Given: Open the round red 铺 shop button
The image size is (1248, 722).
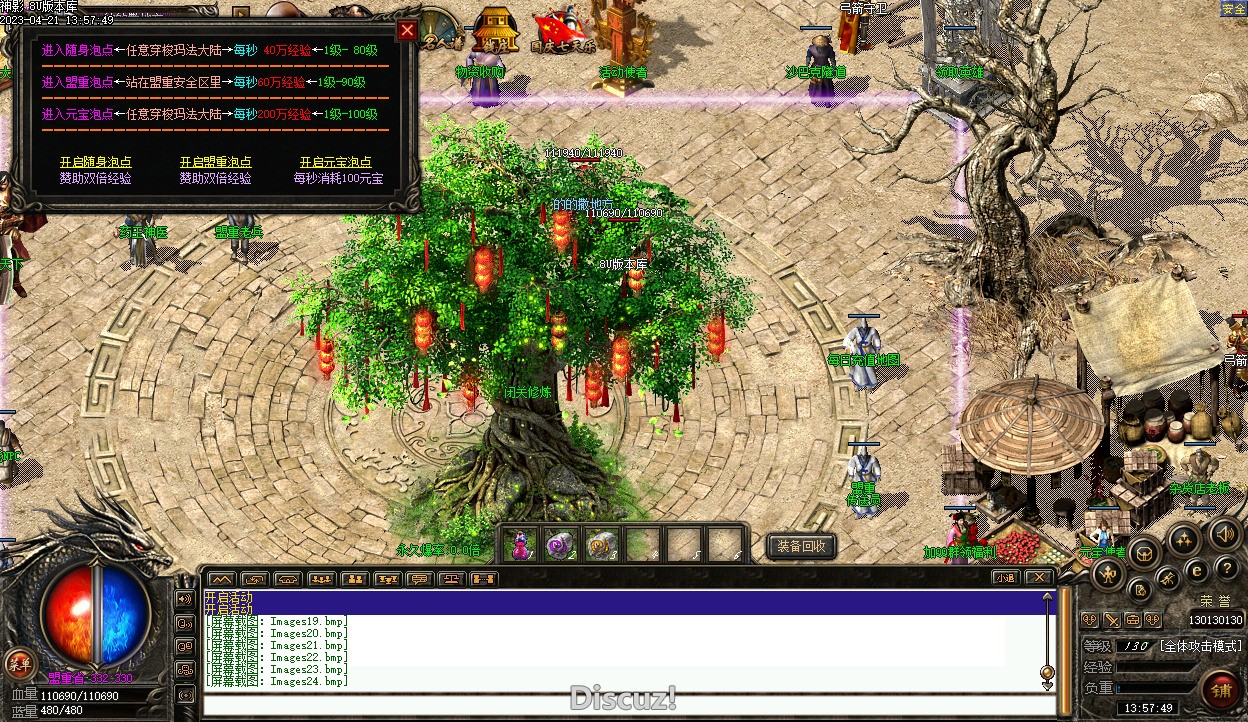Looking at the screenshot, I should pos(1221,689).
